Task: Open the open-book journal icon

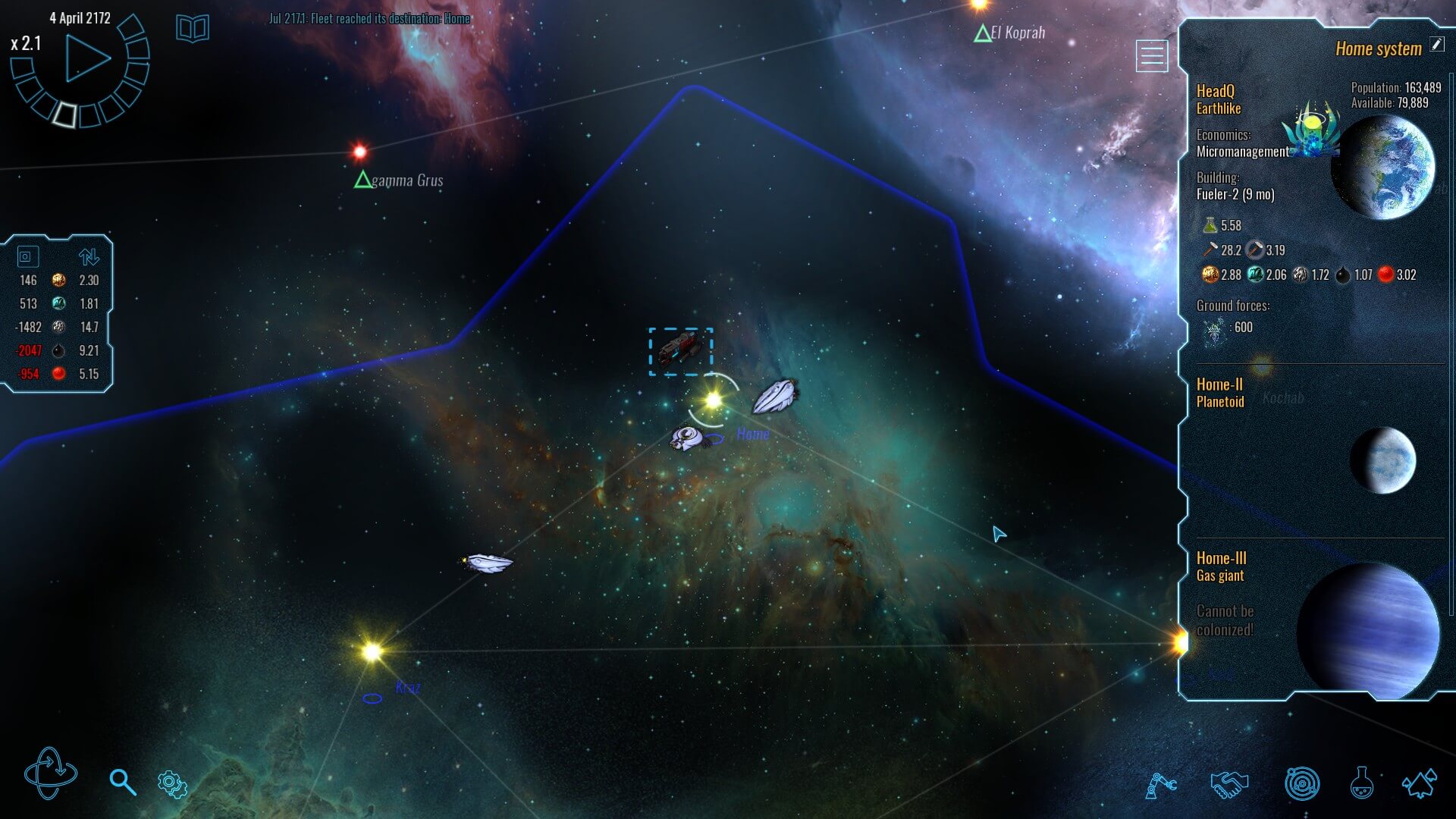Action: (x=193, y=29)
